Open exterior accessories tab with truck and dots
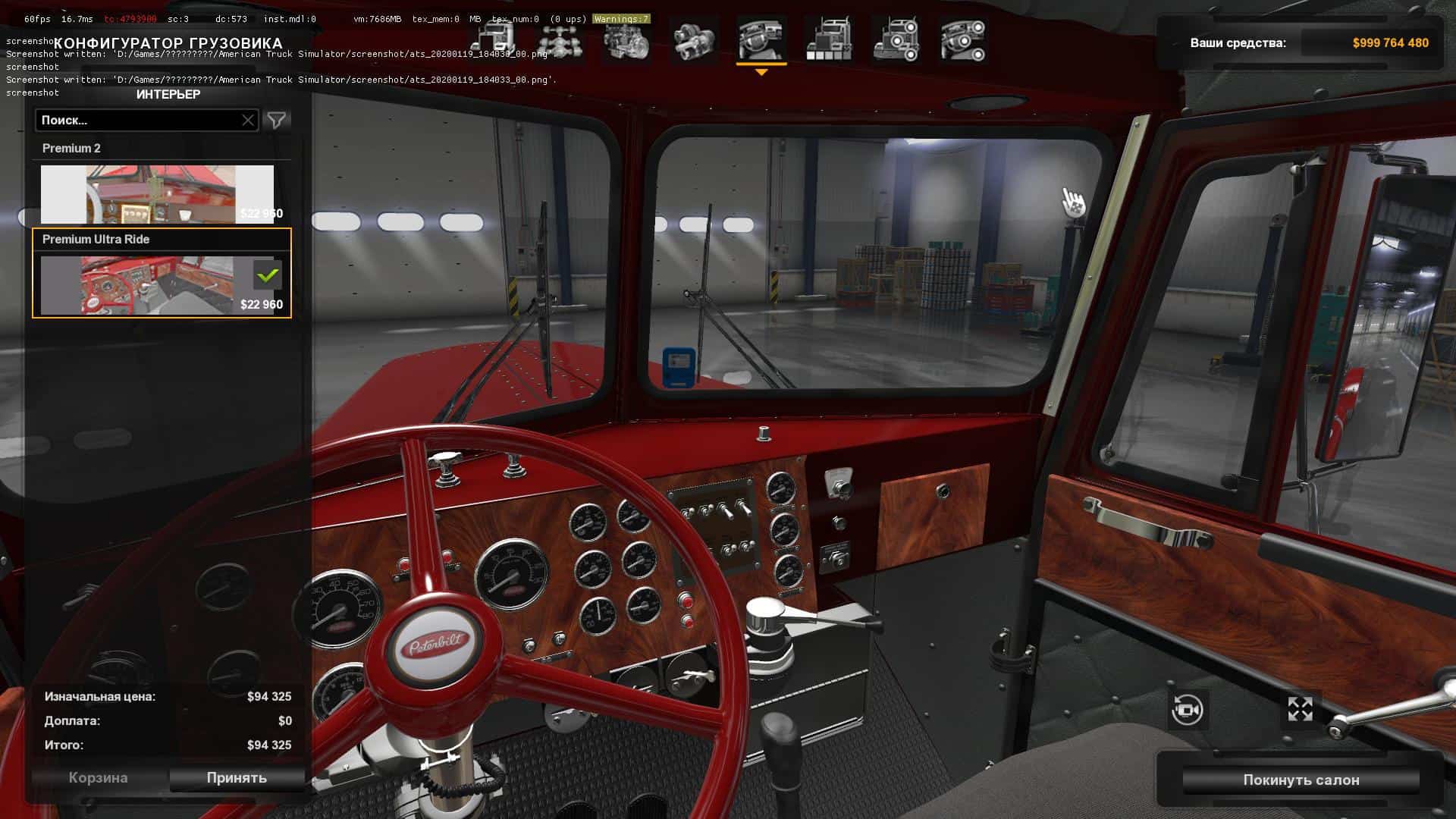 [x=896, y=40]
